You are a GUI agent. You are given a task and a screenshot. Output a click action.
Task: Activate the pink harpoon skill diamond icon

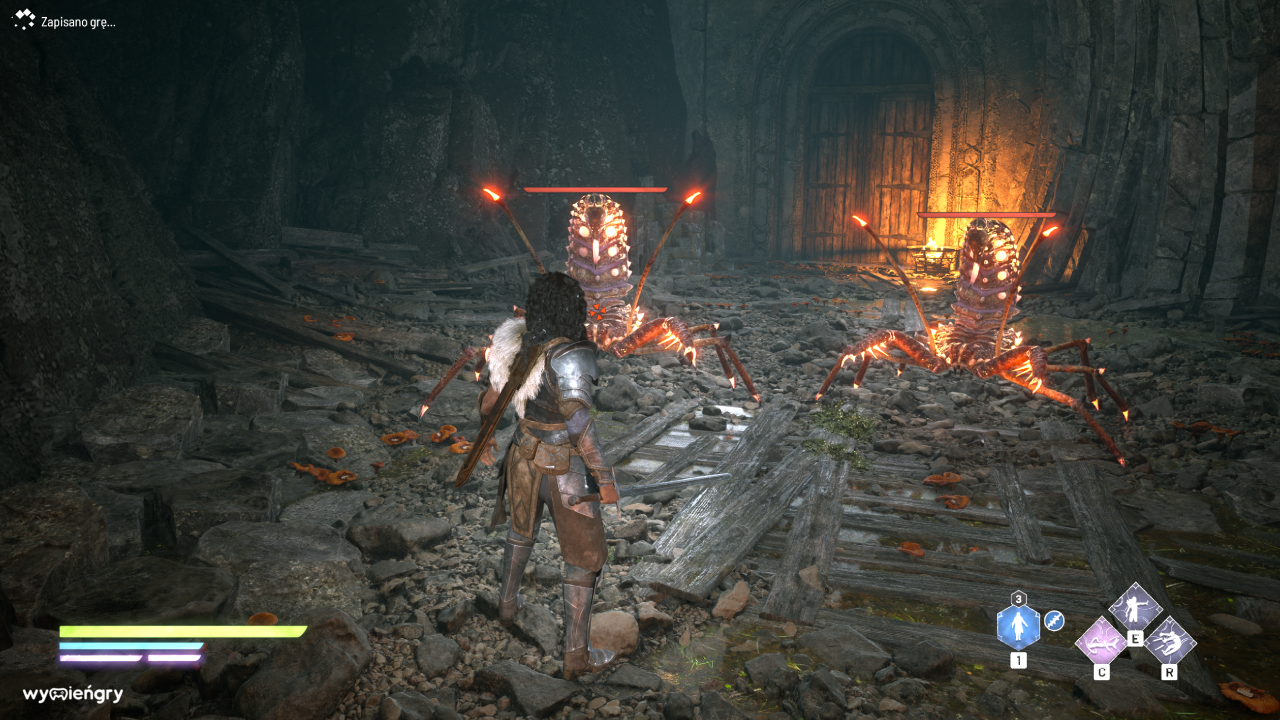1101,644
